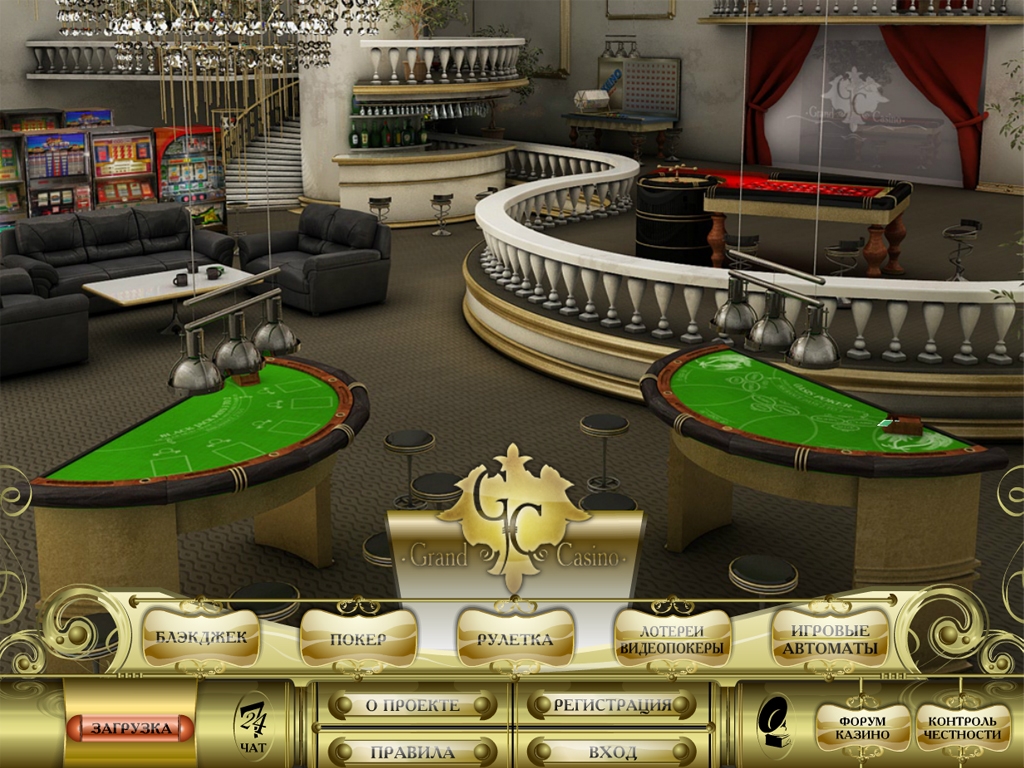This screenshot has width=1024, height=768.
Task: Show the О проекте page
Action: tap(412, 705)
